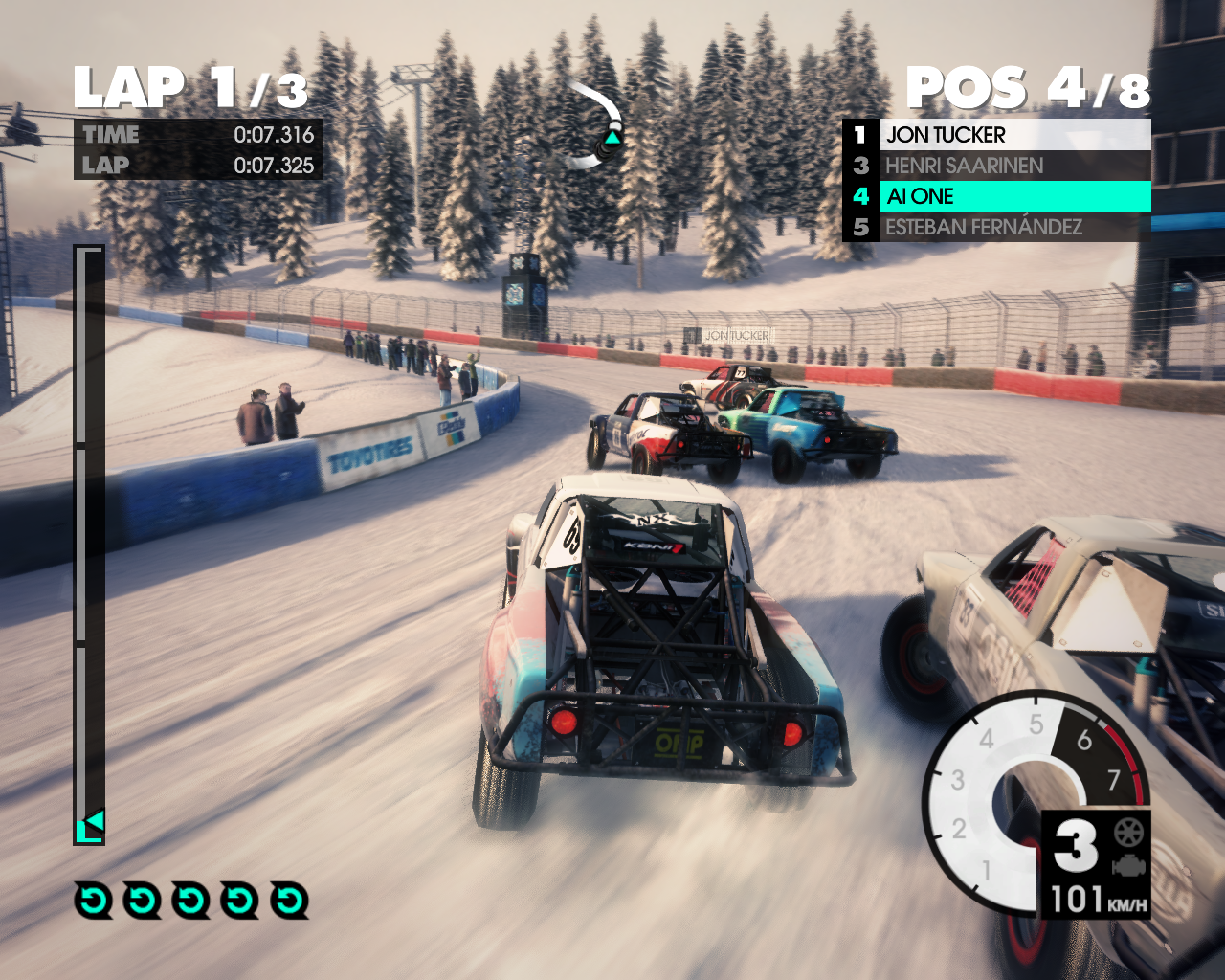Click the wheel damage status icon
Image resolution: width=1225 pixels, height=980 pixels.
pos(1129,832)
